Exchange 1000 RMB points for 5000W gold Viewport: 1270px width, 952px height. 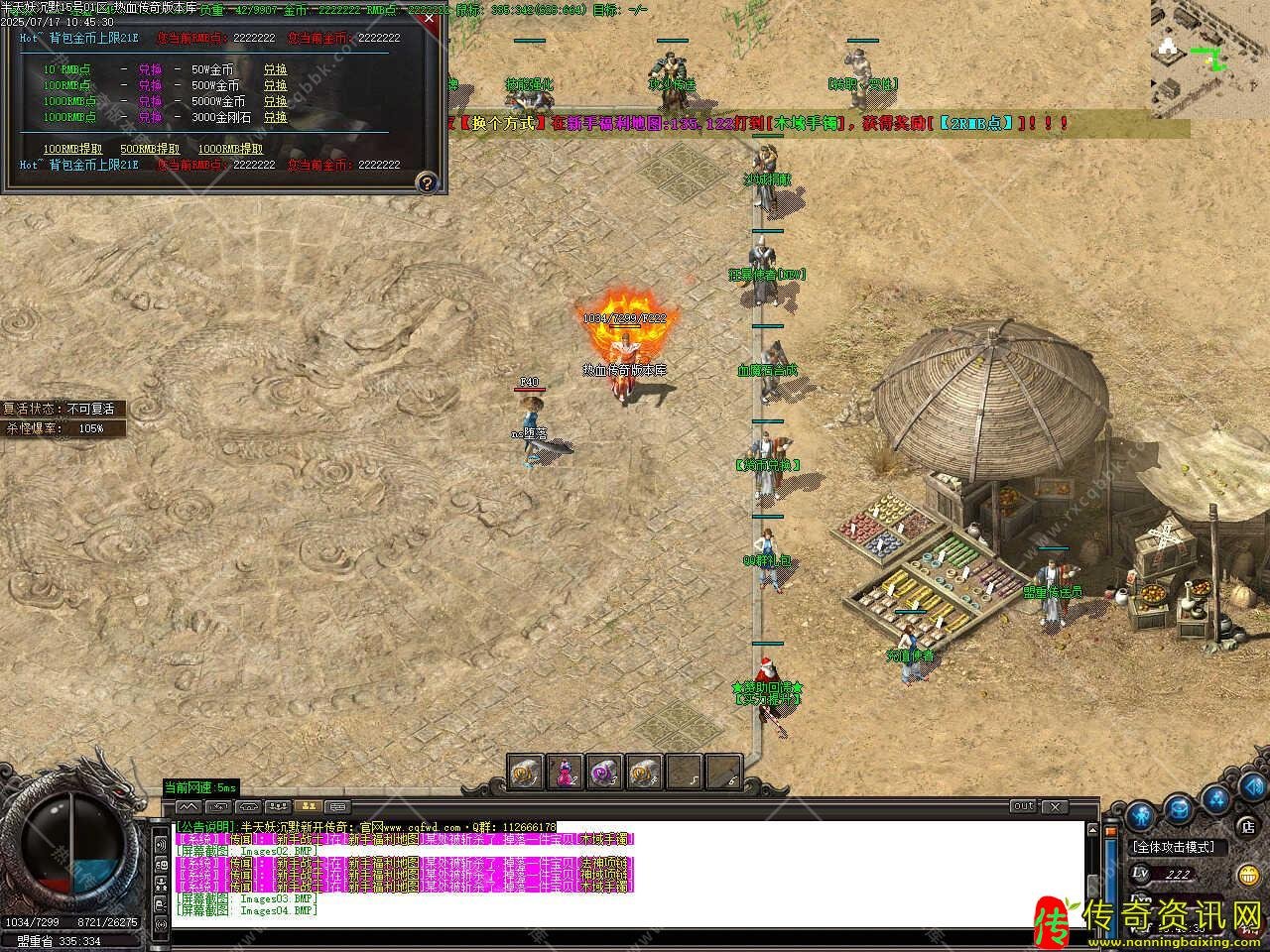click(x=275, y=101)
